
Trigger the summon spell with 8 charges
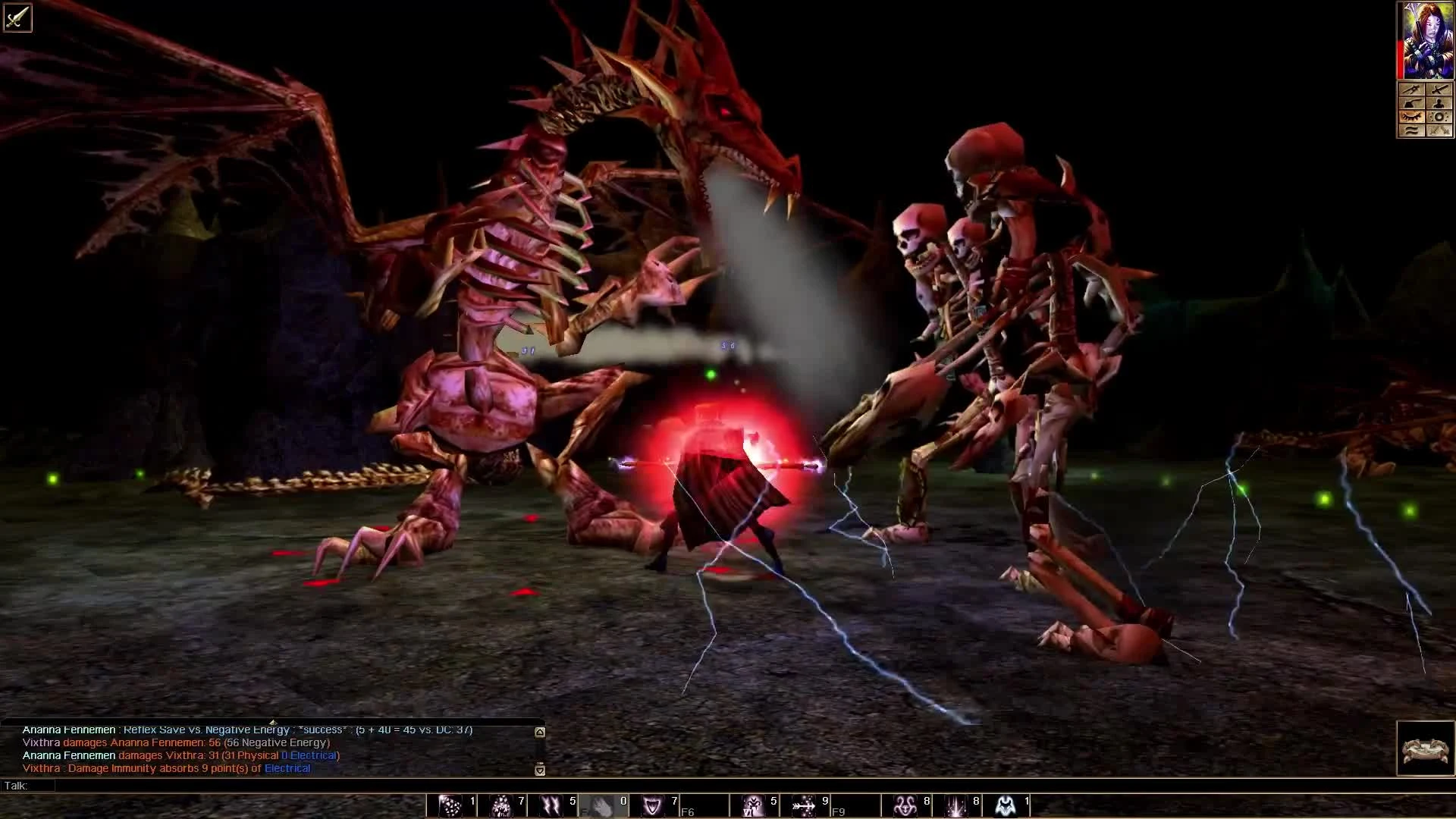pos(906,806)
